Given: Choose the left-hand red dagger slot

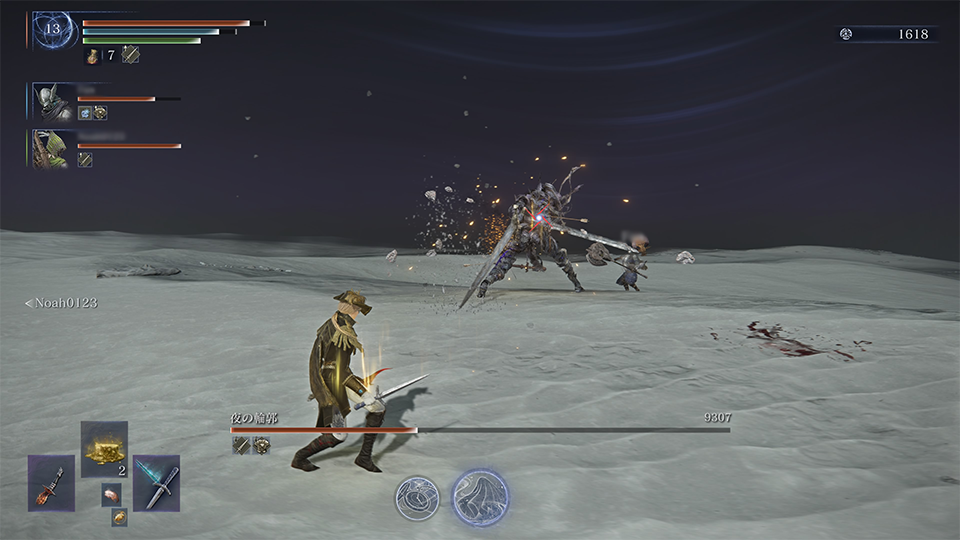Looking at the screenshot, I should coord(51,482).
